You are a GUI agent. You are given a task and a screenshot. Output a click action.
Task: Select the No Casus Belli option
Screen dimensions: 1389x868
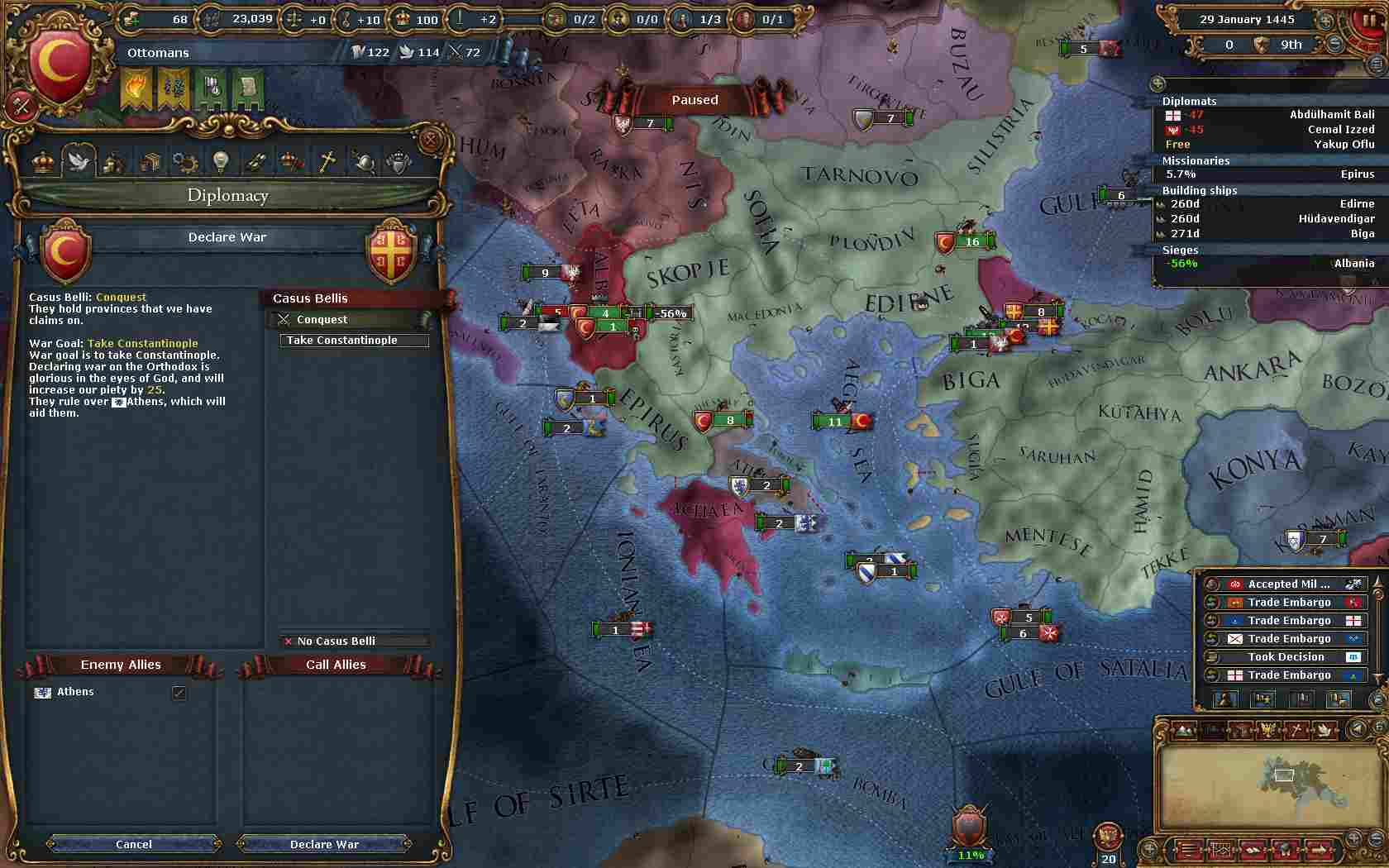pyautogui.click(x=354, y=641)
